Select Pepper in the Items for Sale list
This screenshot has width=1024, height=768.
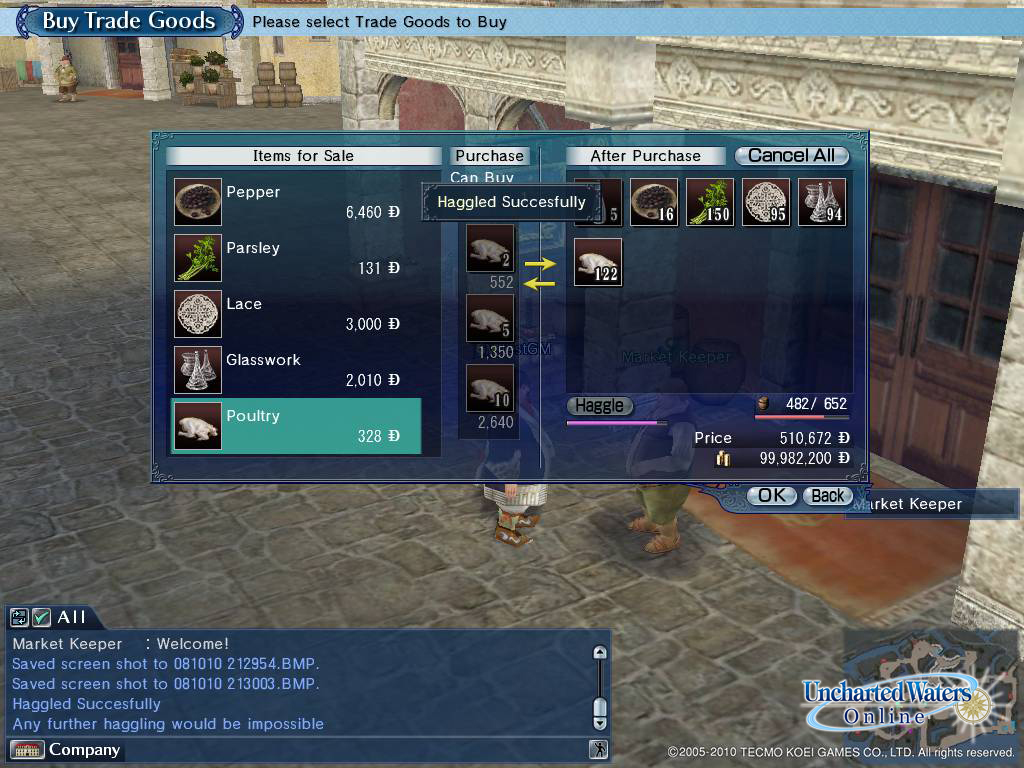[296, 202]
